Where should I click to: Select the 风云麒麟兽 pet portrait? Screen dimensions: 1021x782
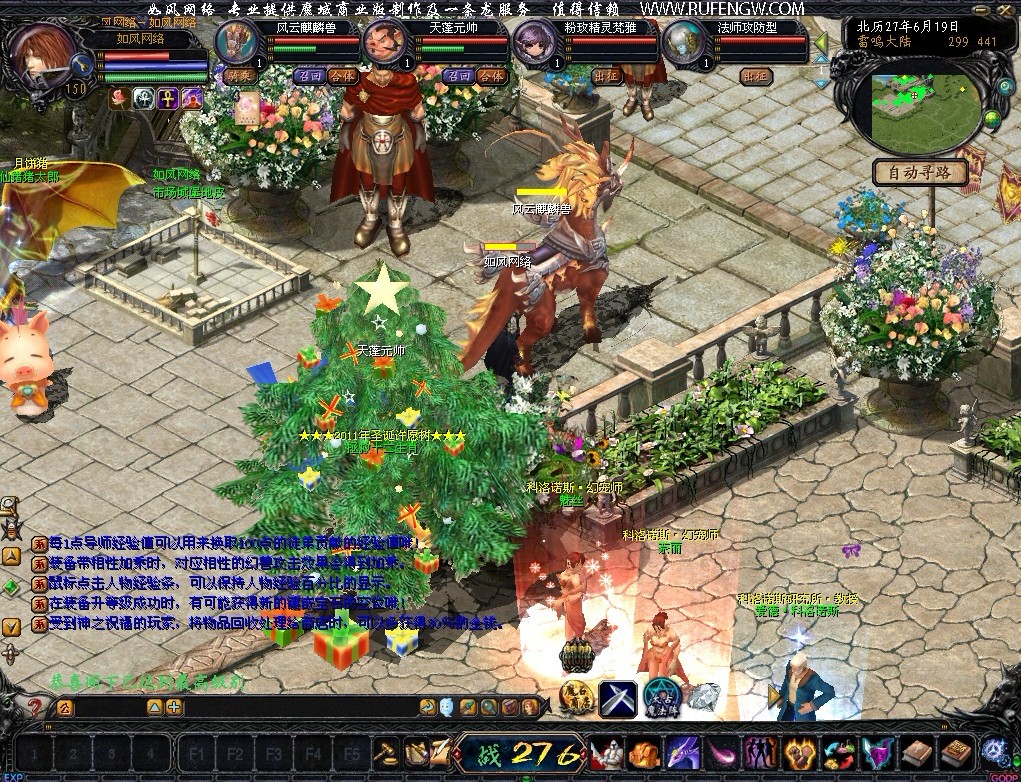(x=238, y=43)
